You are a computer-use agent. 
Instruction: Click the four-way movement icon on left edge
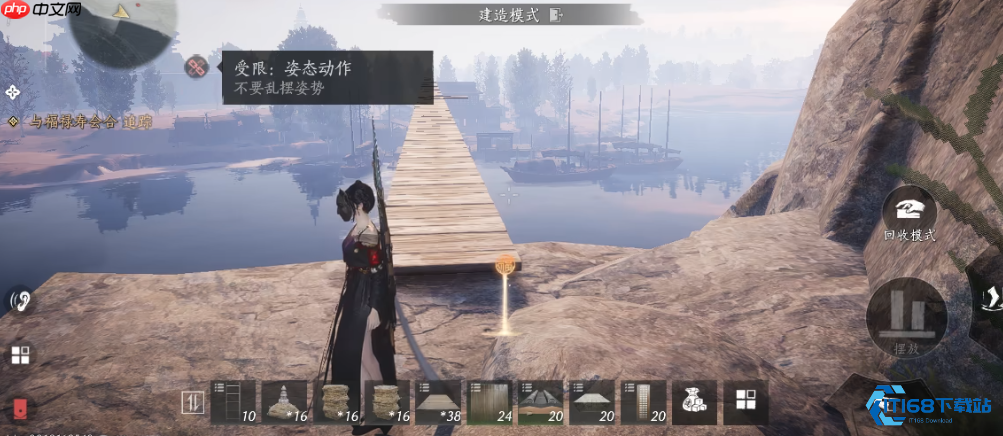[x=13, y=92]
